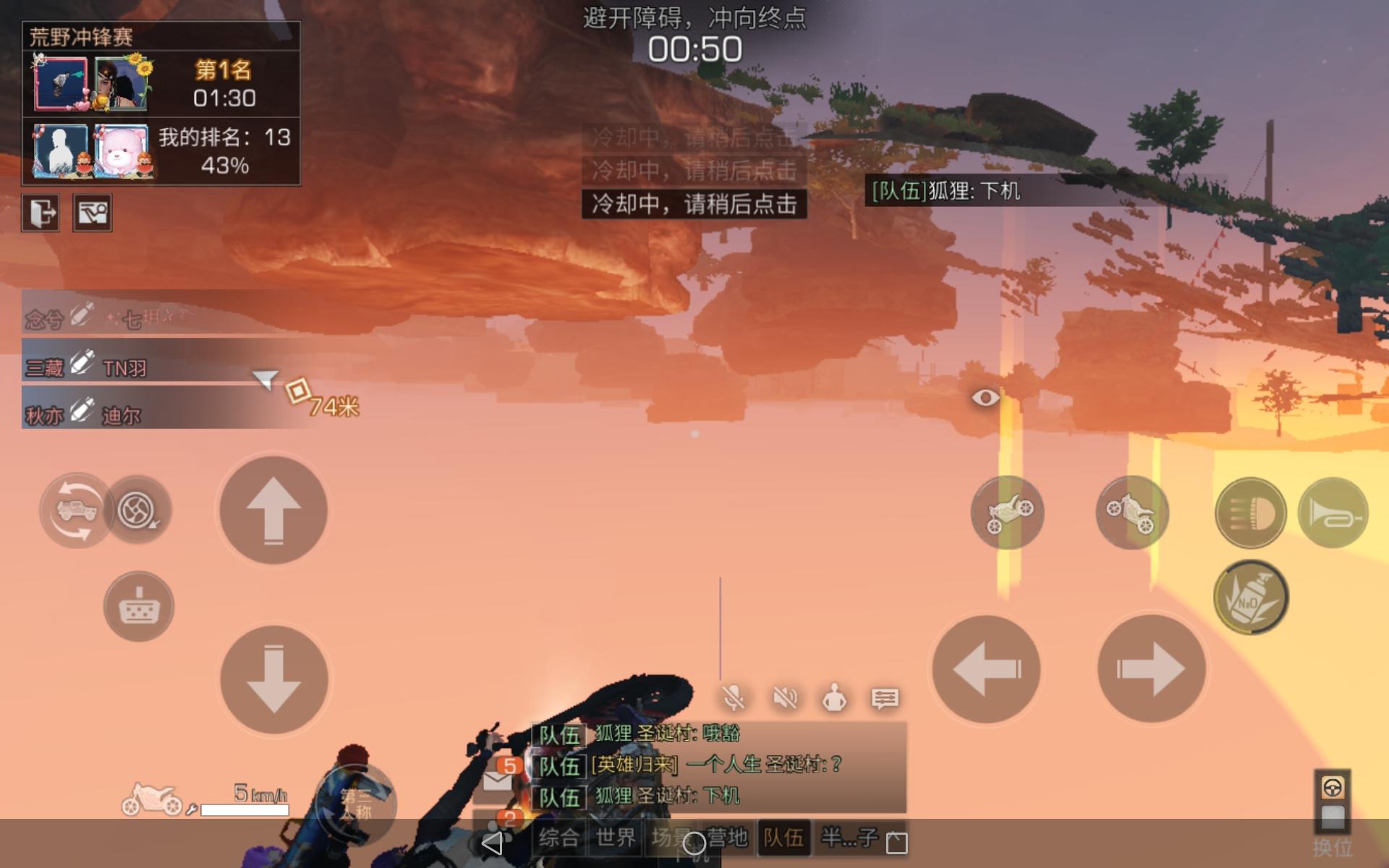Honk the horn
The width and height of the screenshot is (1389, 868).
click(x=1333, y=514)
